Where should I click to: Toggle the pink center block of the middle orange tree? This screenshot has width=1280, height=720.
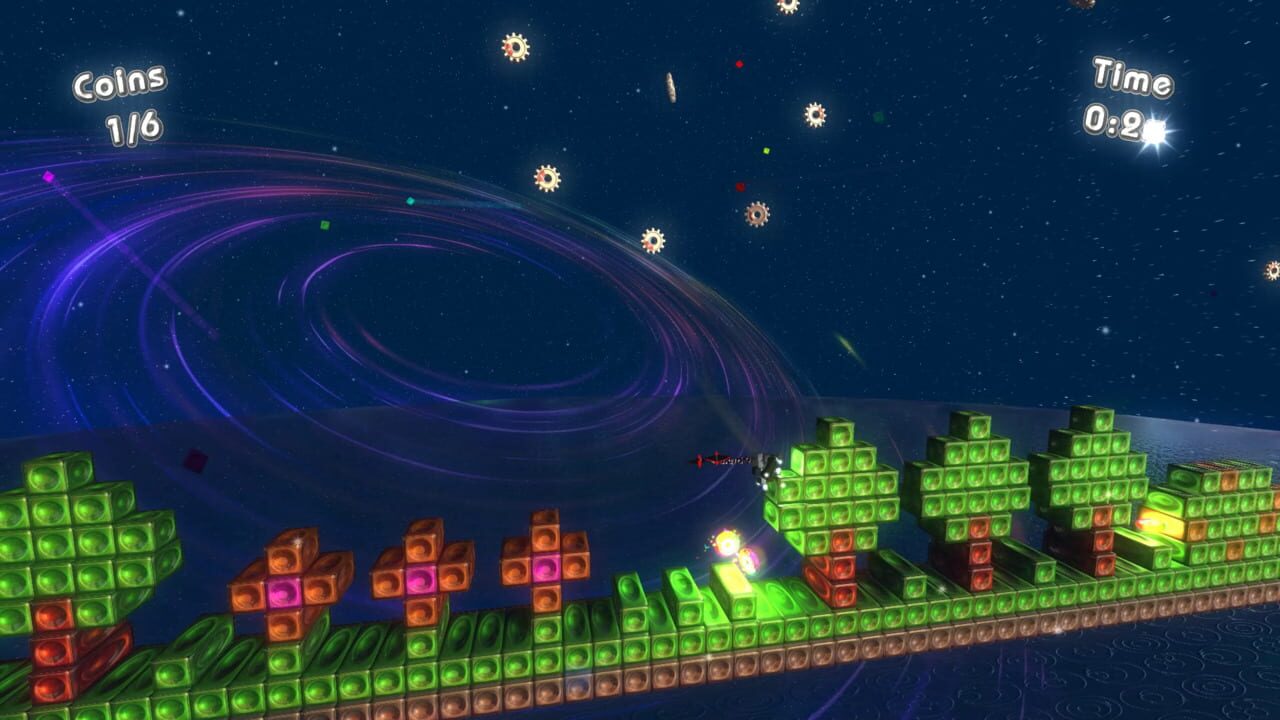417,579
